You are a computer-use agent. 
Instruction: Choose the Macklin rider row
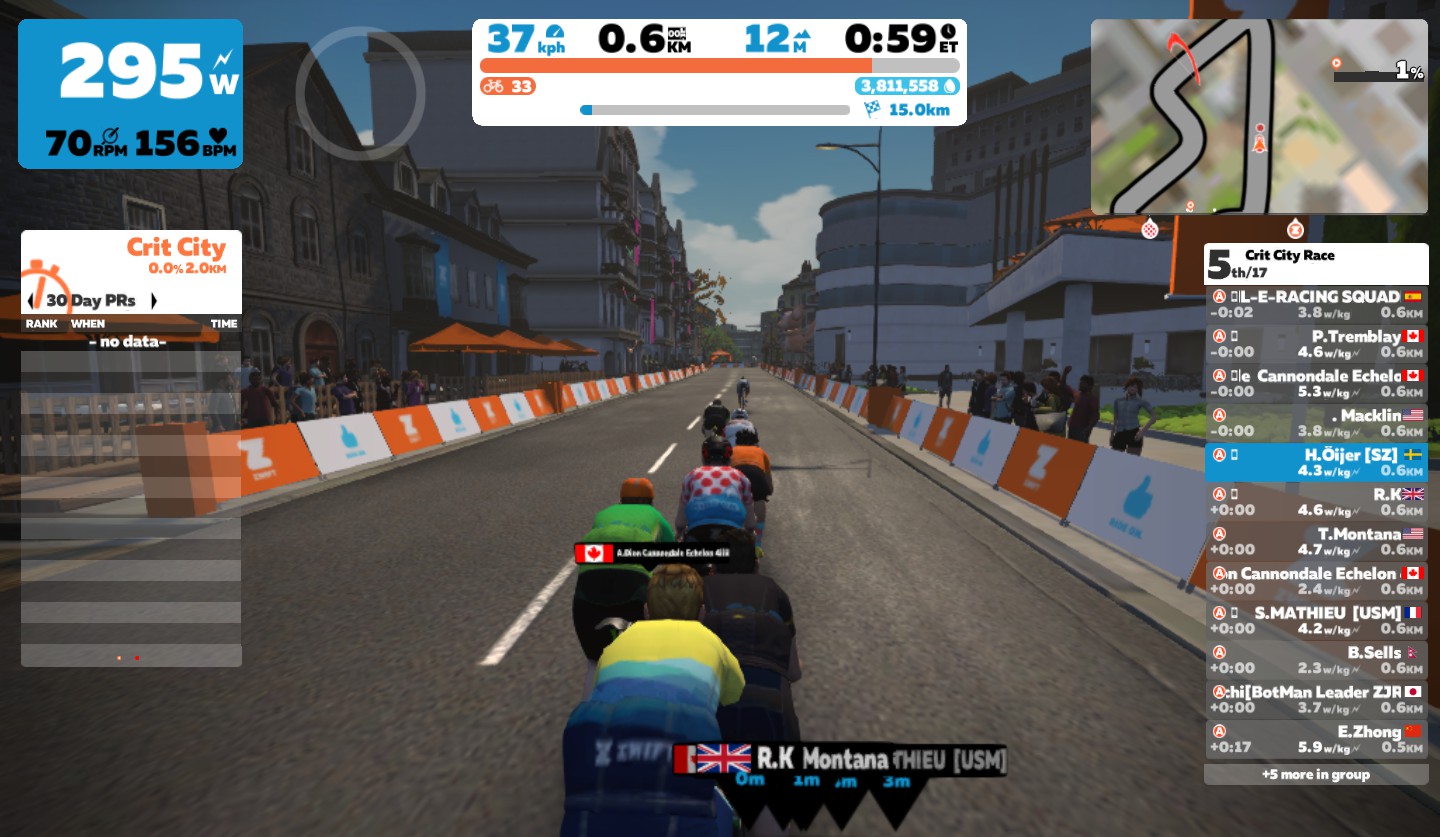(x=1315, y=423)
